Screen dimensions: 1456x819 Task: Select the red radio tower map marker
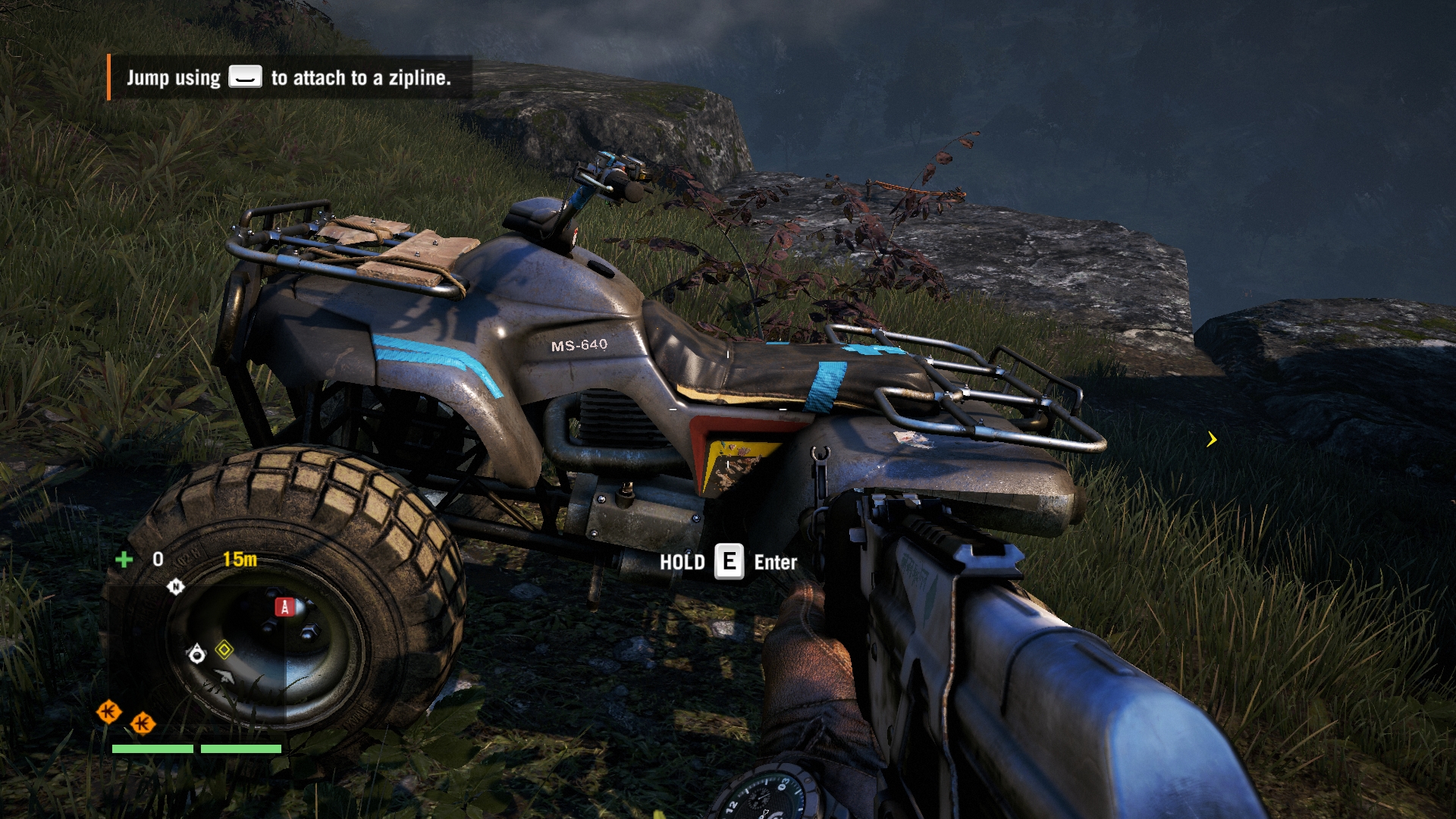[284, 607]
